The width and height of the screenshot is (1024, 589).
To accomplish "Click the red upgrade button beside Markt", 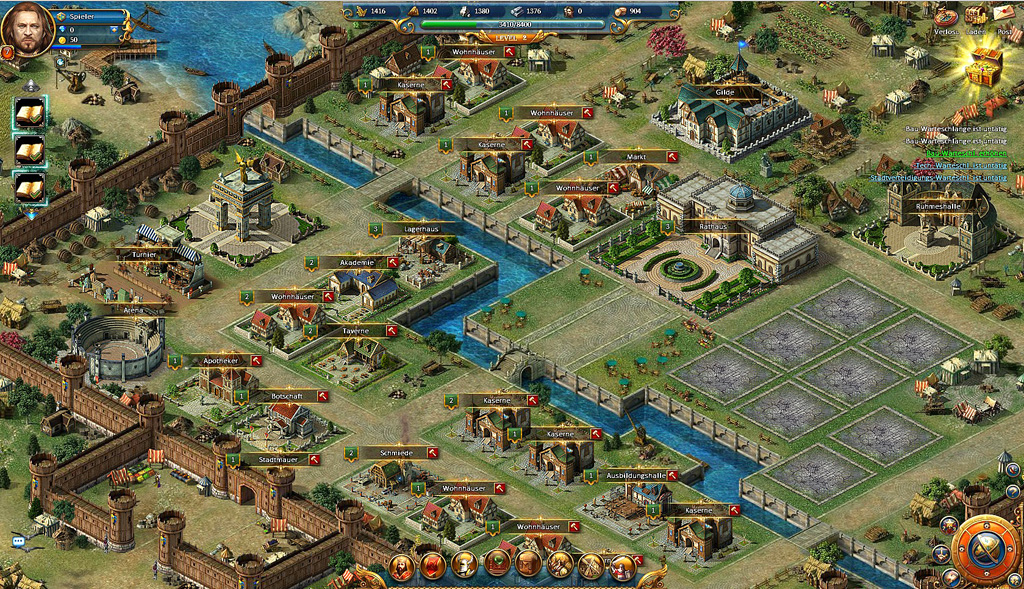I will 672,157.
